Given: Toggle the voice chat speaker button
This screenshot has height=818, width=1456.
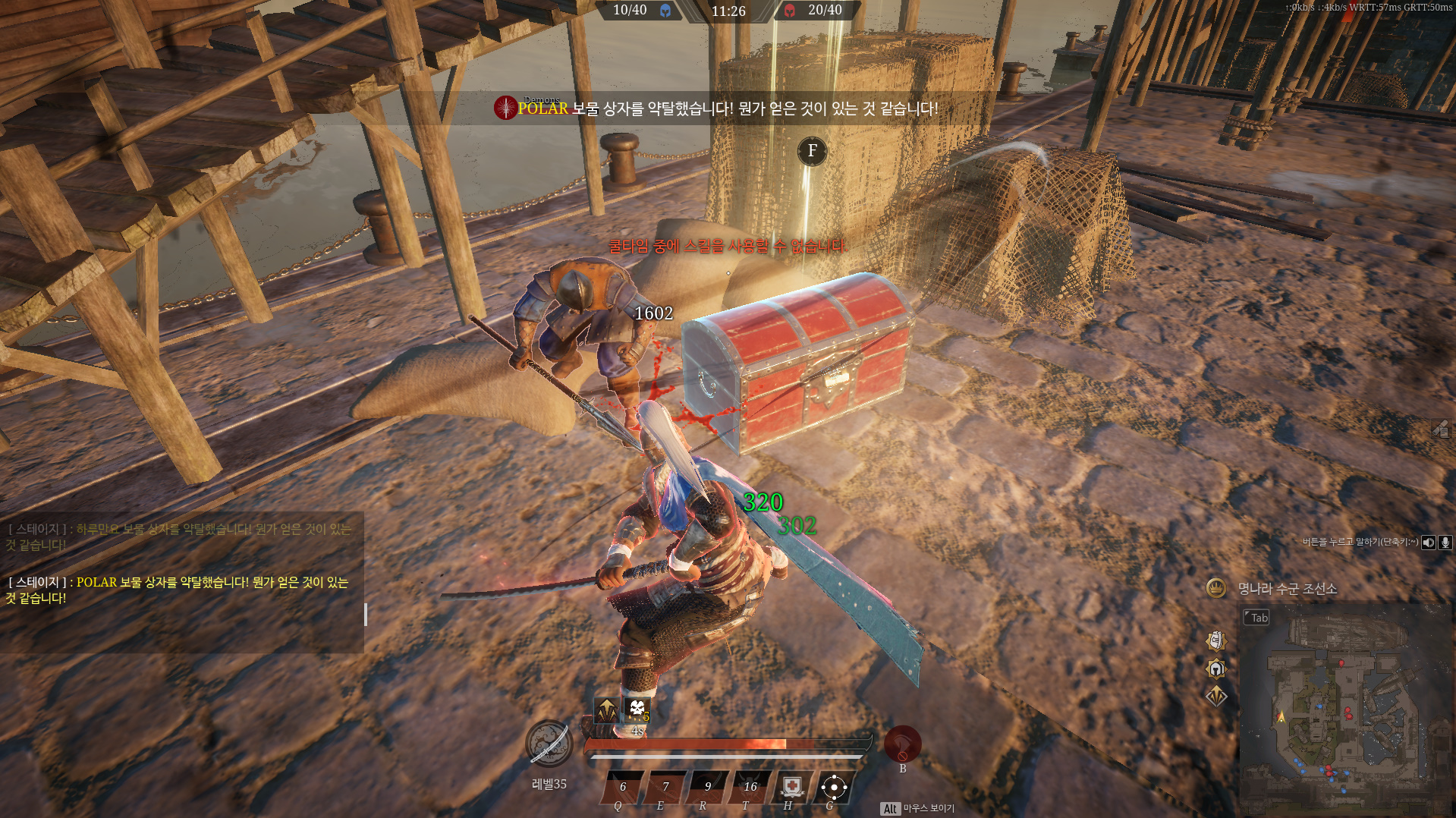Looking at the screenshot, I should click(x=1429, y=542).
